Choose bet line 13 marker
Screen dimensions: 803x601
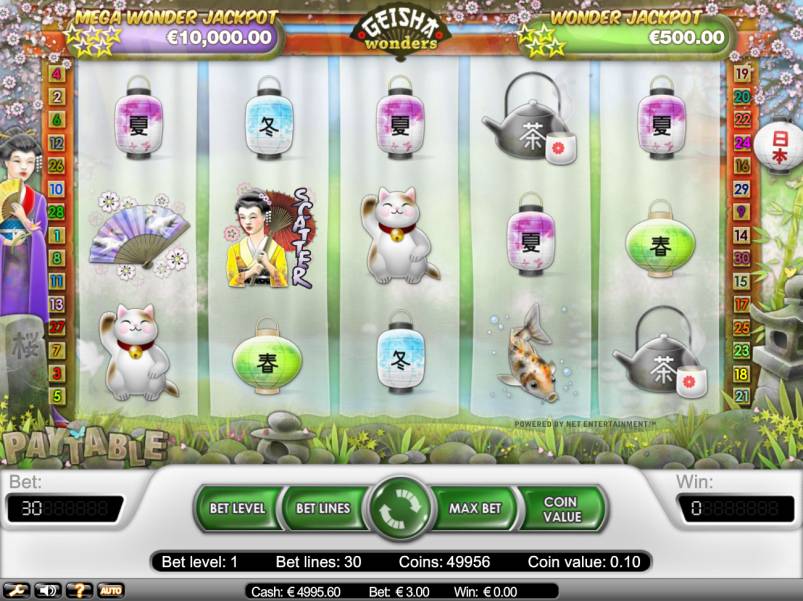56,303
